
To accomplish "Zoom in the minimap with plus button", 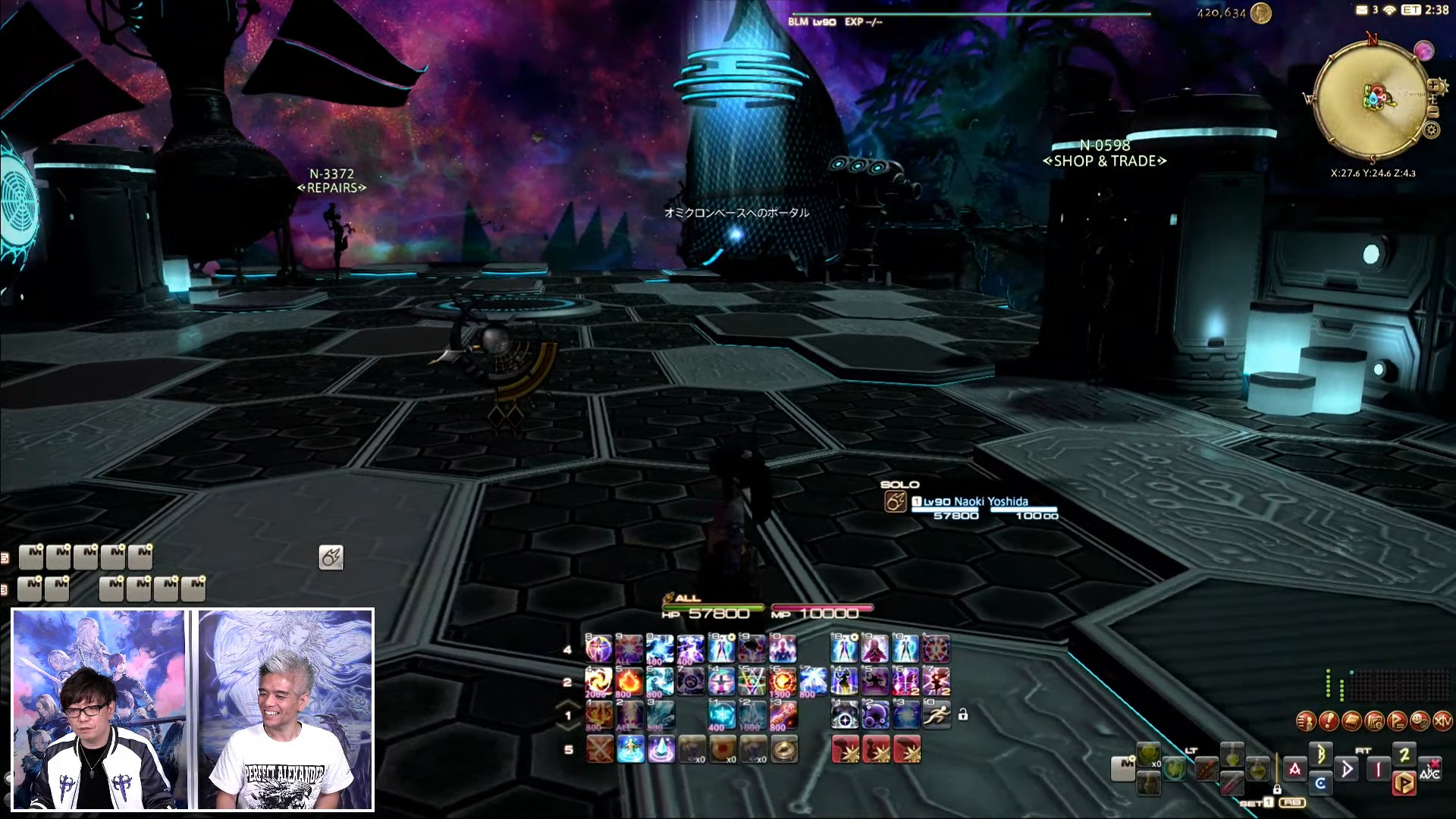I will pos(1433,86).
